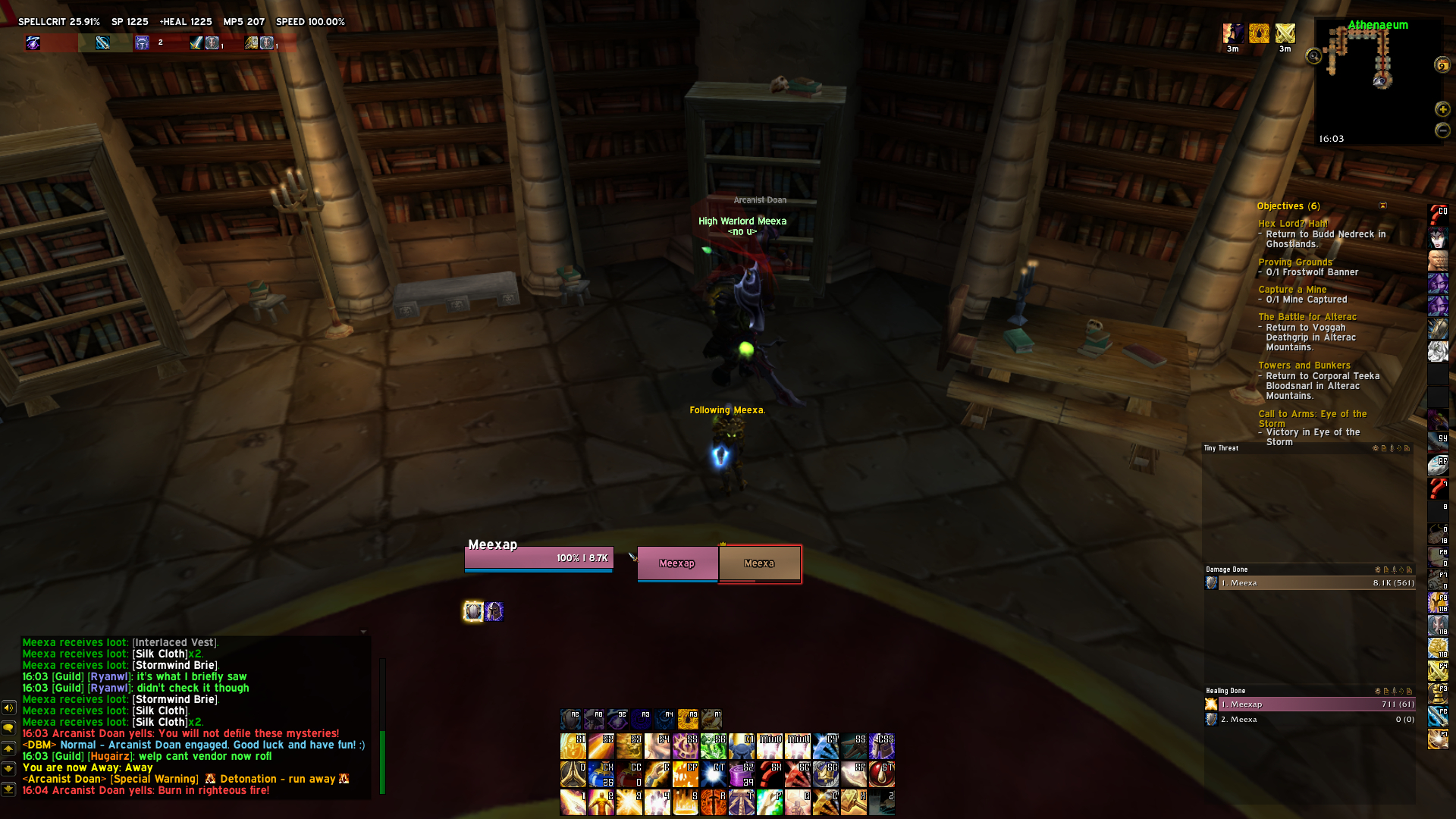Screen dimensions: 1456x819
Task: Toggle the minimap tracking magnifier button
Action: (x=1313, y=56)
